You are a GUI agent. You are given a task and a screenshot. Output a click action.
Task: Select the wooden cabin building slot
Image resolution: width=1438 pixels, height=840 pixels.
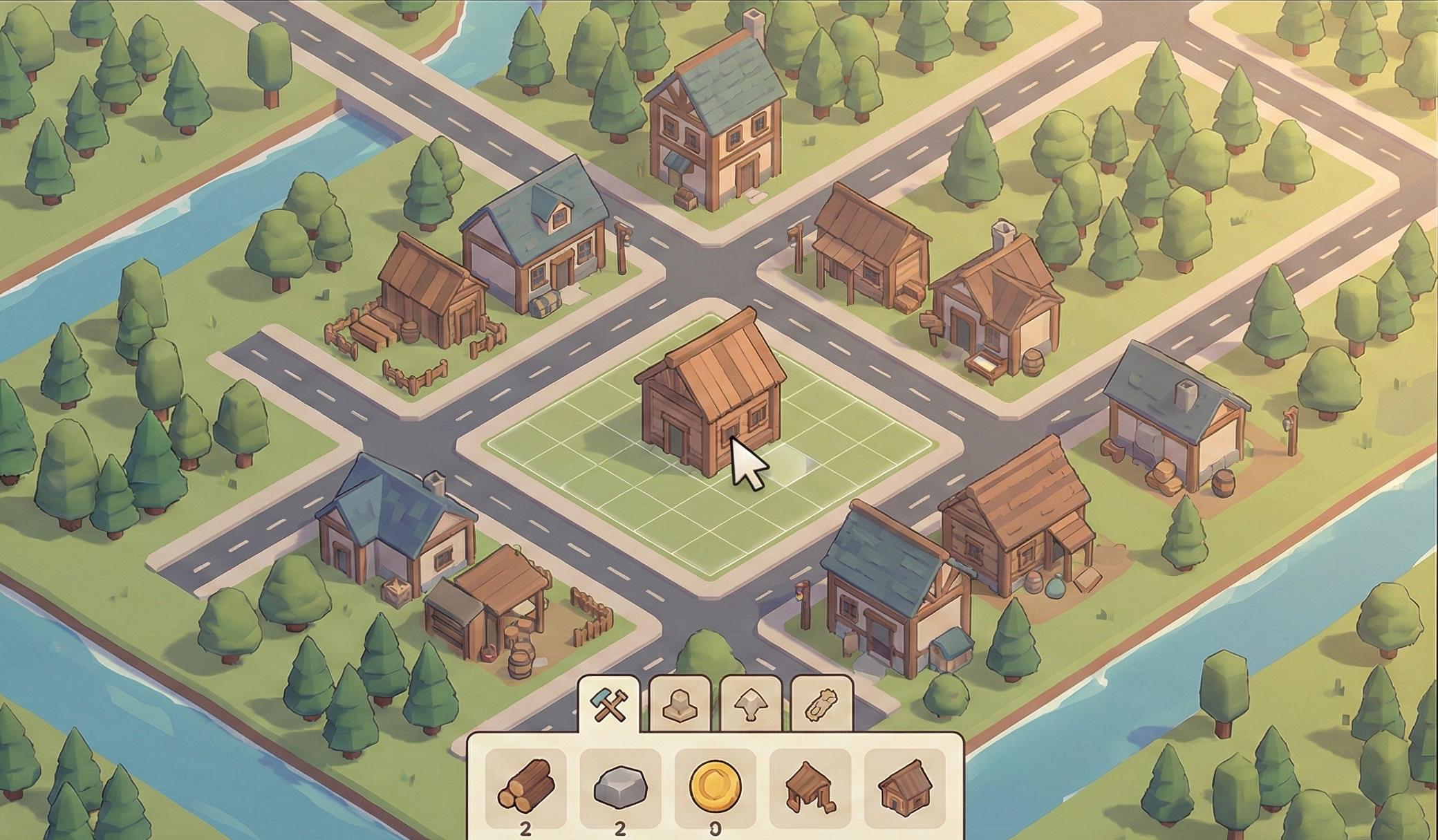point(904,787)
